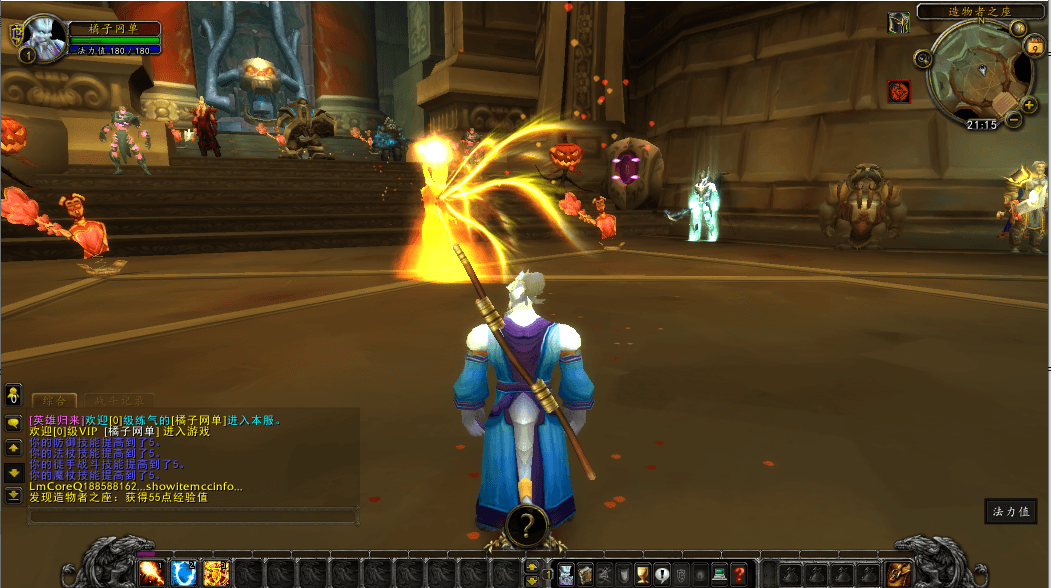Switch to the 综合 chat tab

pos(54,400)
